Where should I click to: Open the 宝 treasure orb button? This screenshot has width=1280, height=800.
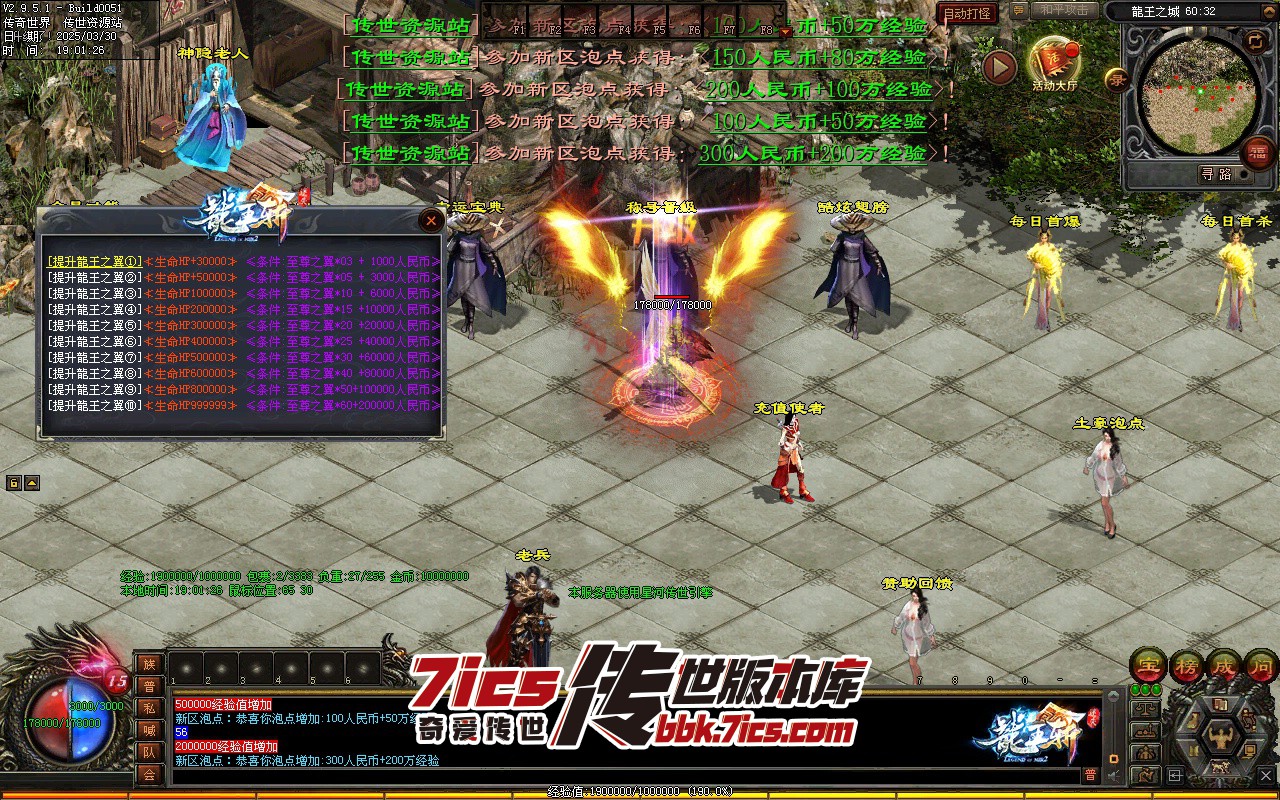tap(1148, 666)
